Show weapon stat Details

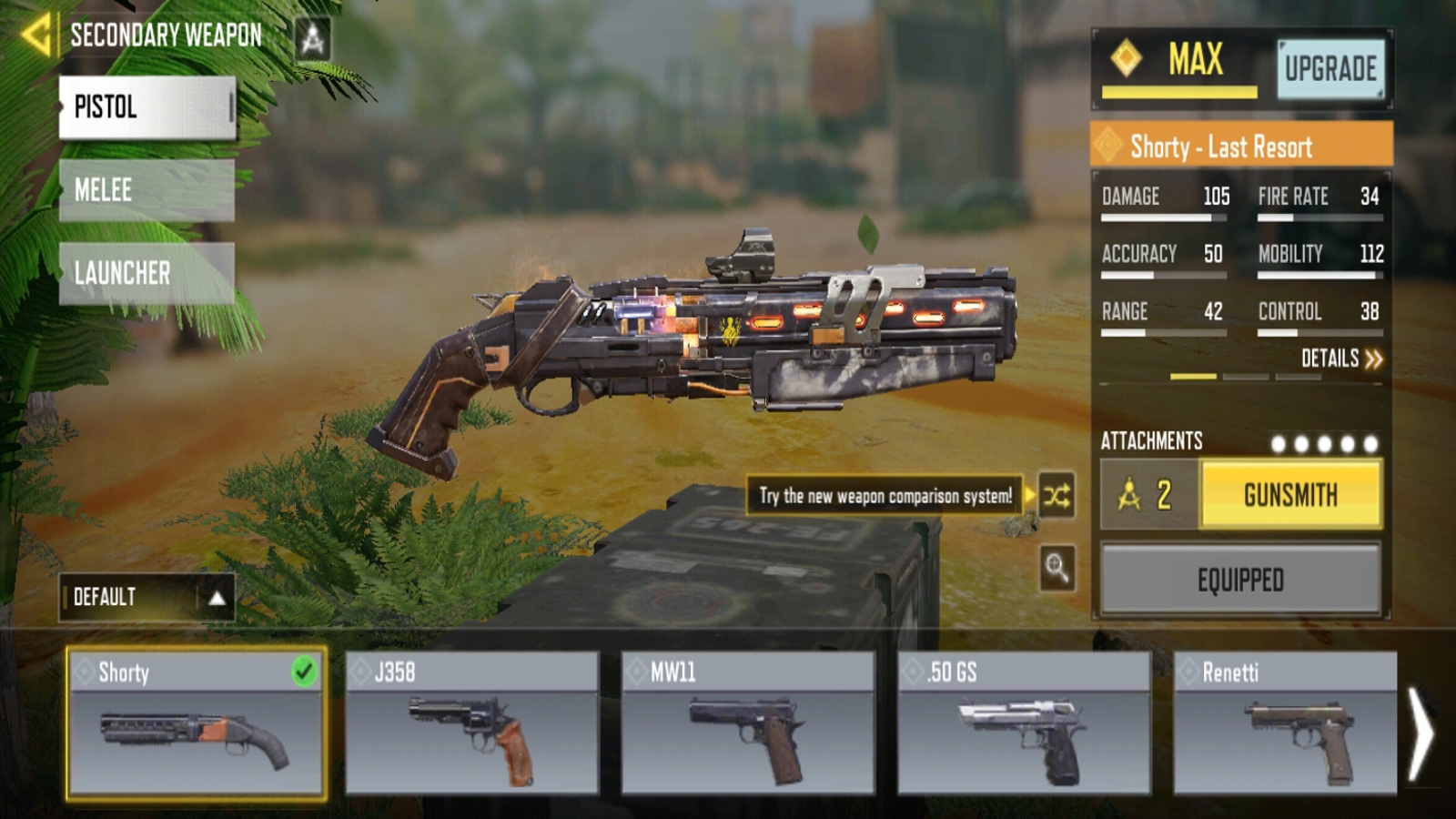pos(1341,359)
